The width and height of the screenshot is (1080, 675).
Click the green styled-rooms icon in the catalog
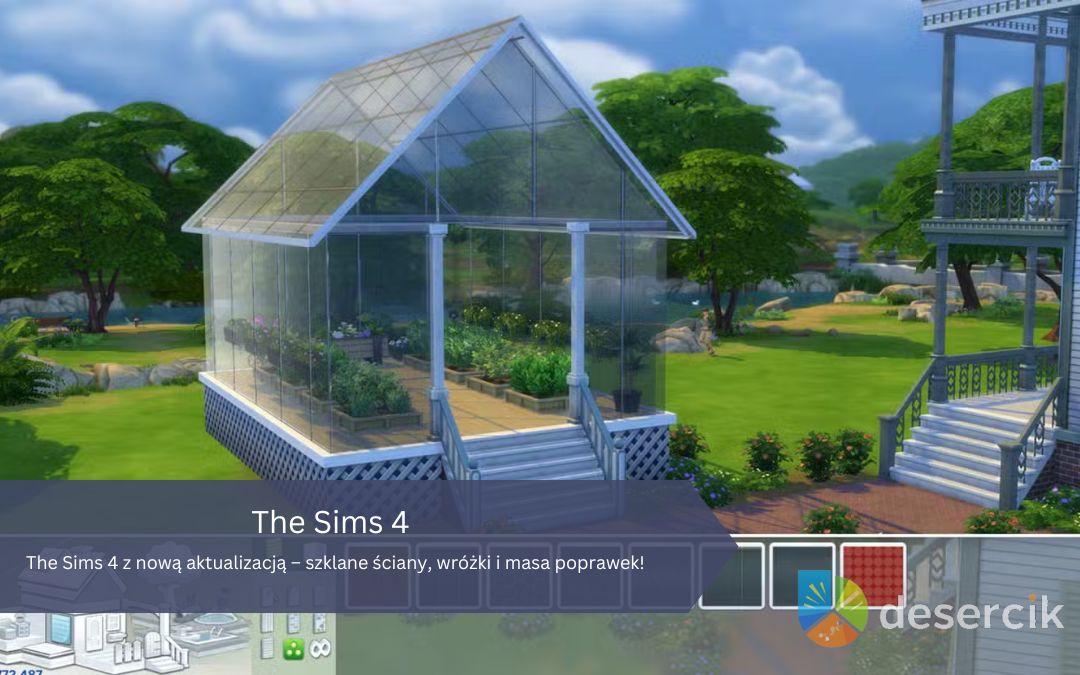[293, 649]
